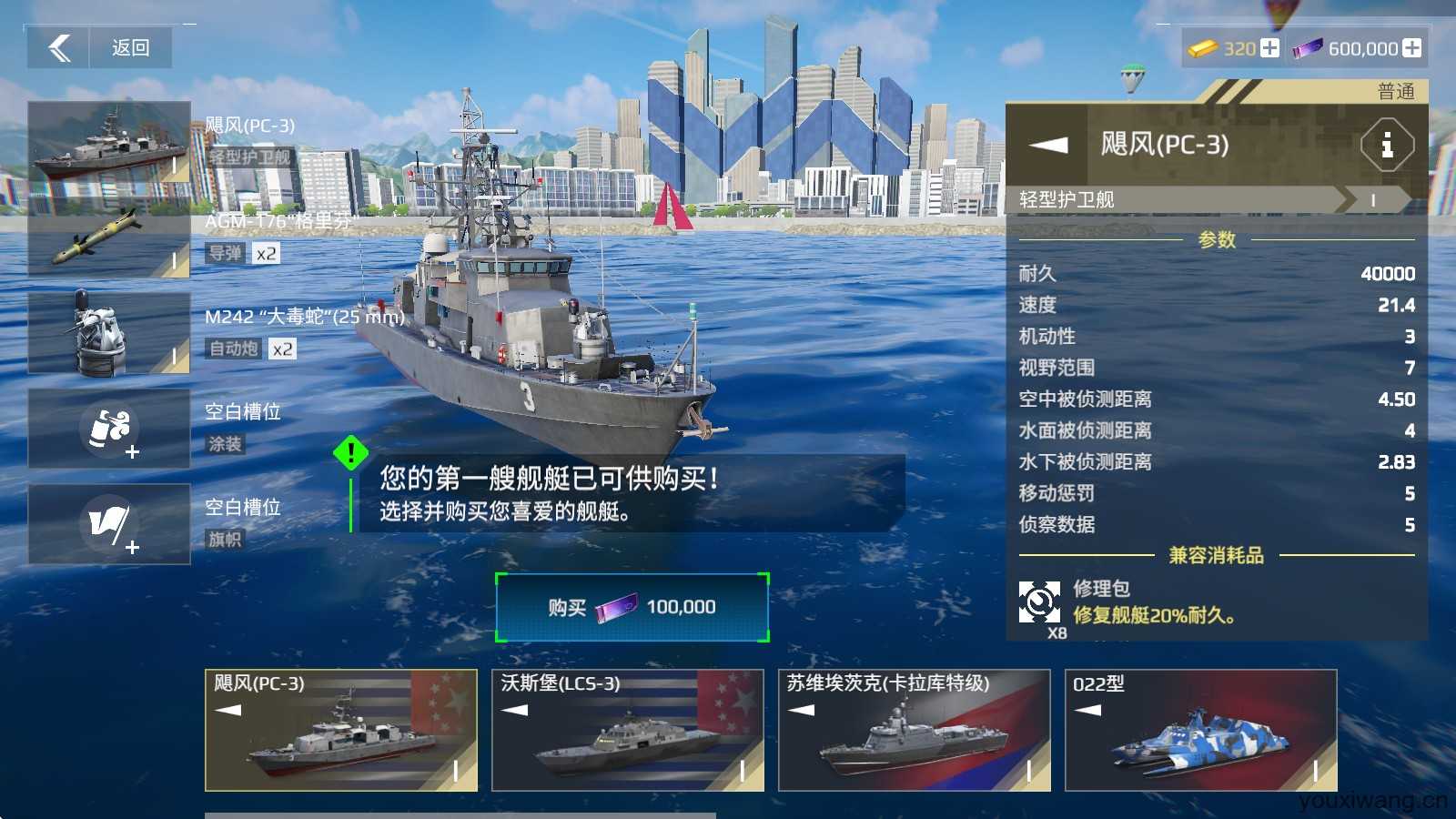This screenshot has height=819, width=1456.
Task: Select the 飓风(PC-3) ship card
Action: click(x=341, y=730)
